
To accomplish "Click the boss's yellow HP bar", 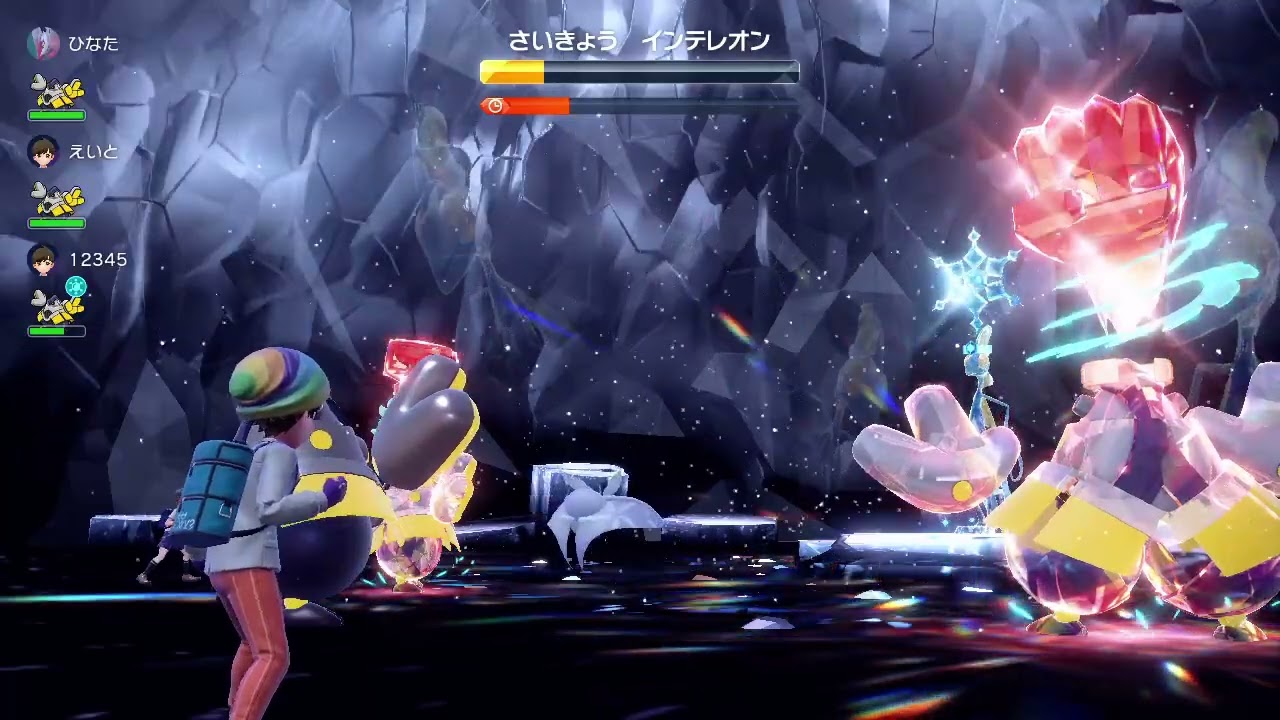I will [515, 71].
